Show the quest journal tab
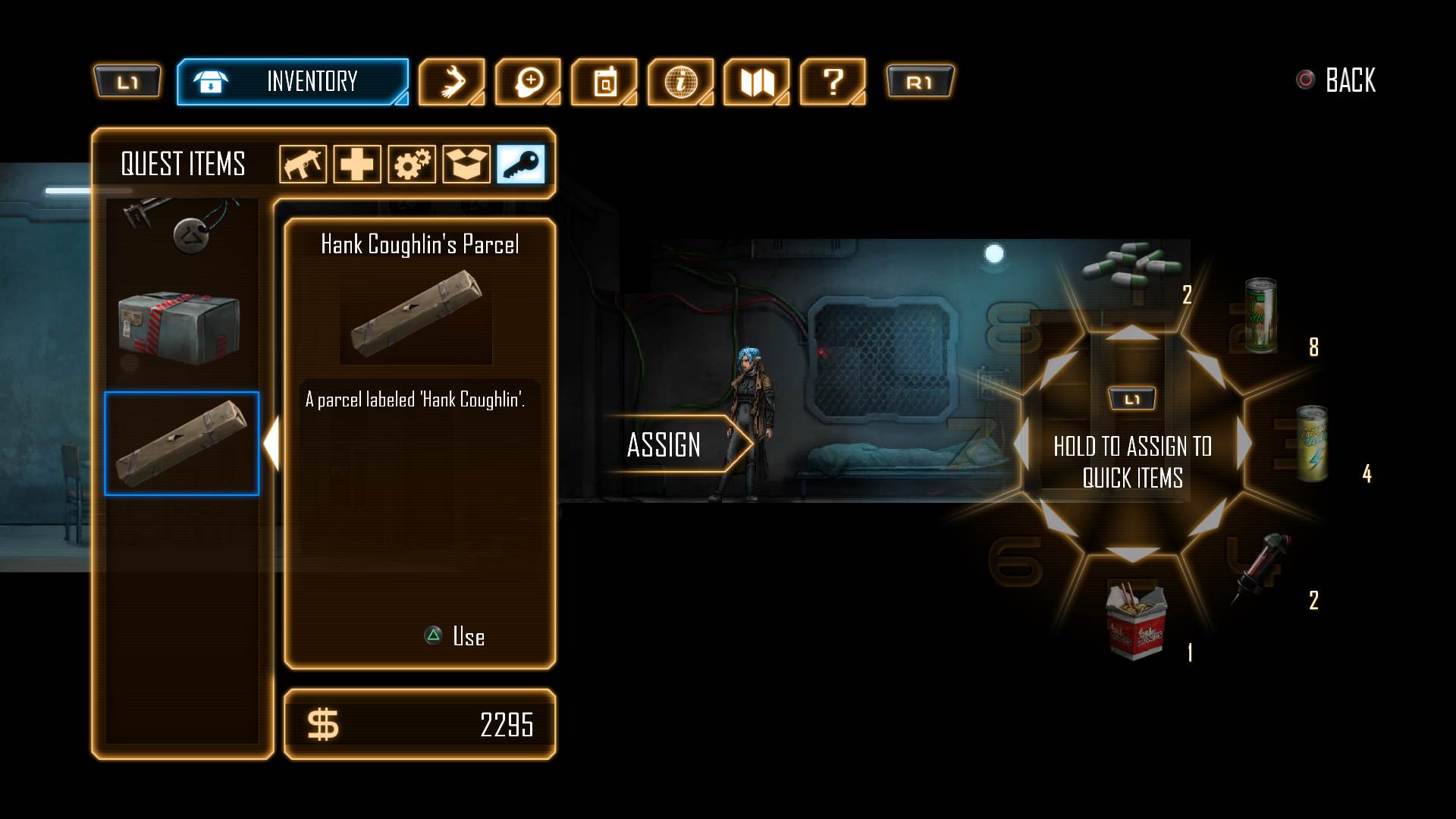Image resolution: width=1456 pixels, height=819 pixels. 604,81
